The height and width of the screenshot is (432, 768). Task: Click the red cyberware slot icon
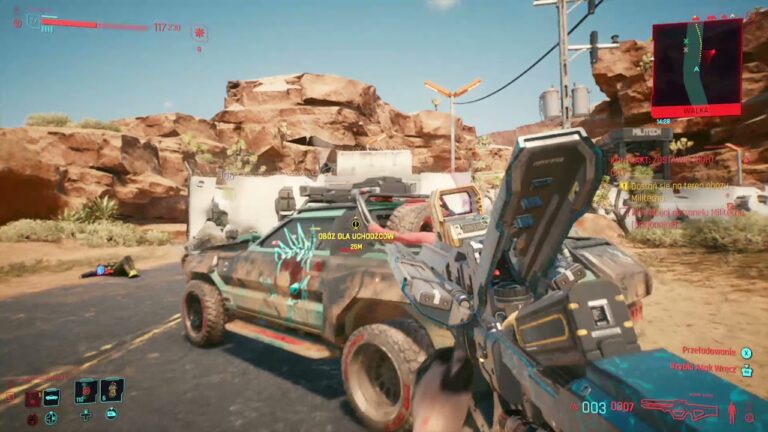(x=31, y=397)
